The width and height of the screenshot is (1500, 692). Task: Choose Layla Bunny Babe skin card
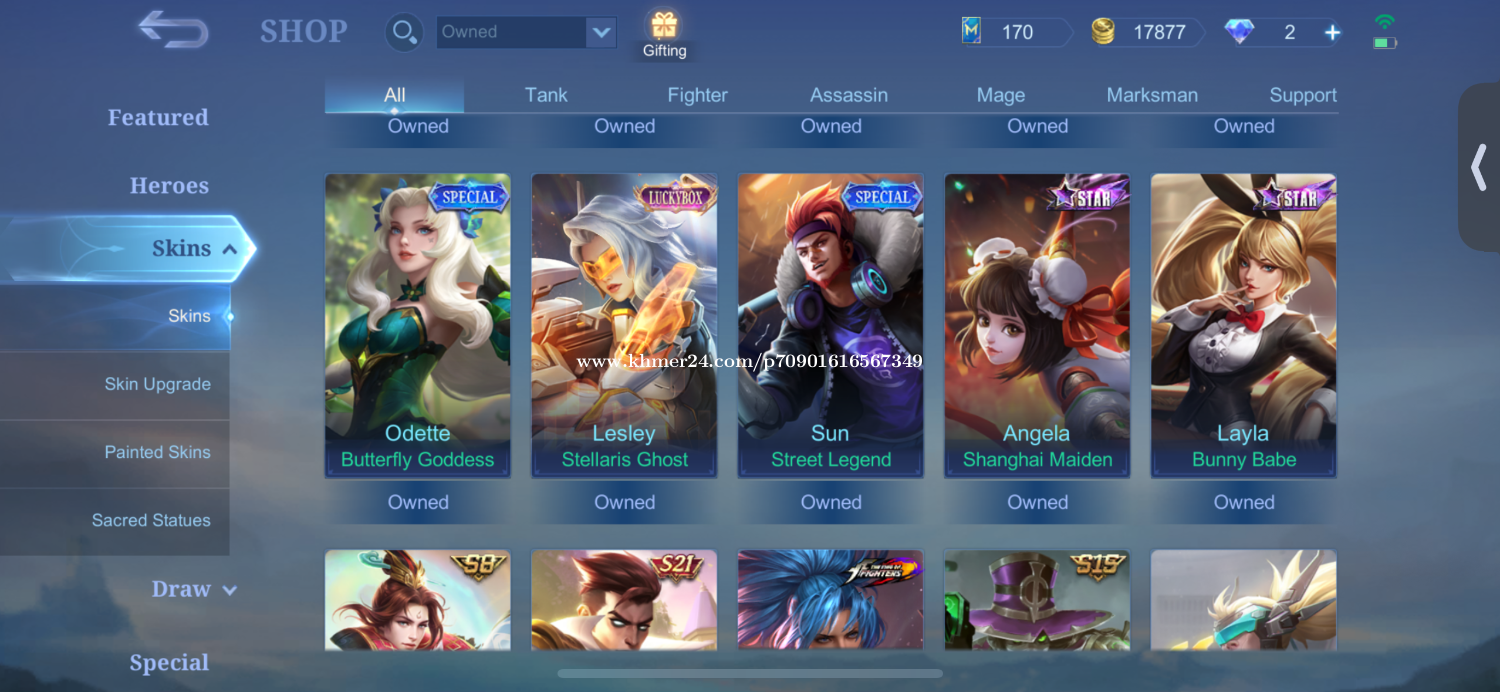point(1243,325)
